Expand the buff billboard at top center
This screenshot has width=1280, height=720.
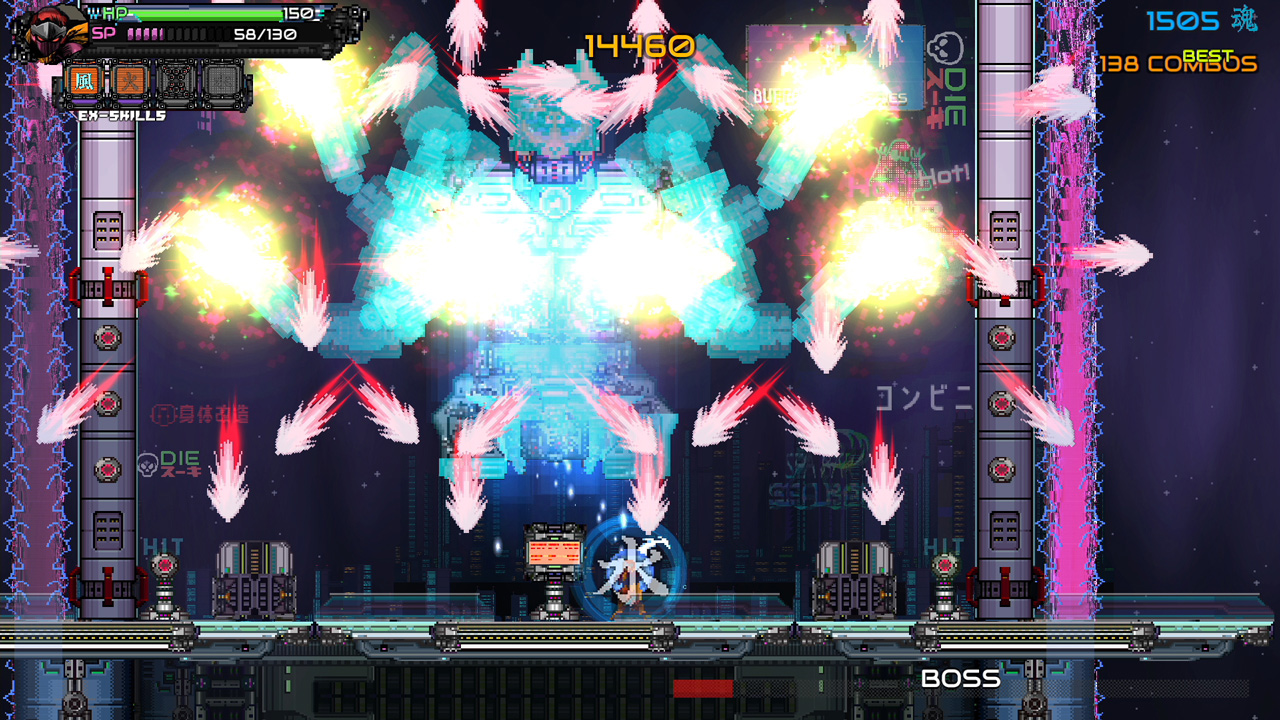pos(835,65)
